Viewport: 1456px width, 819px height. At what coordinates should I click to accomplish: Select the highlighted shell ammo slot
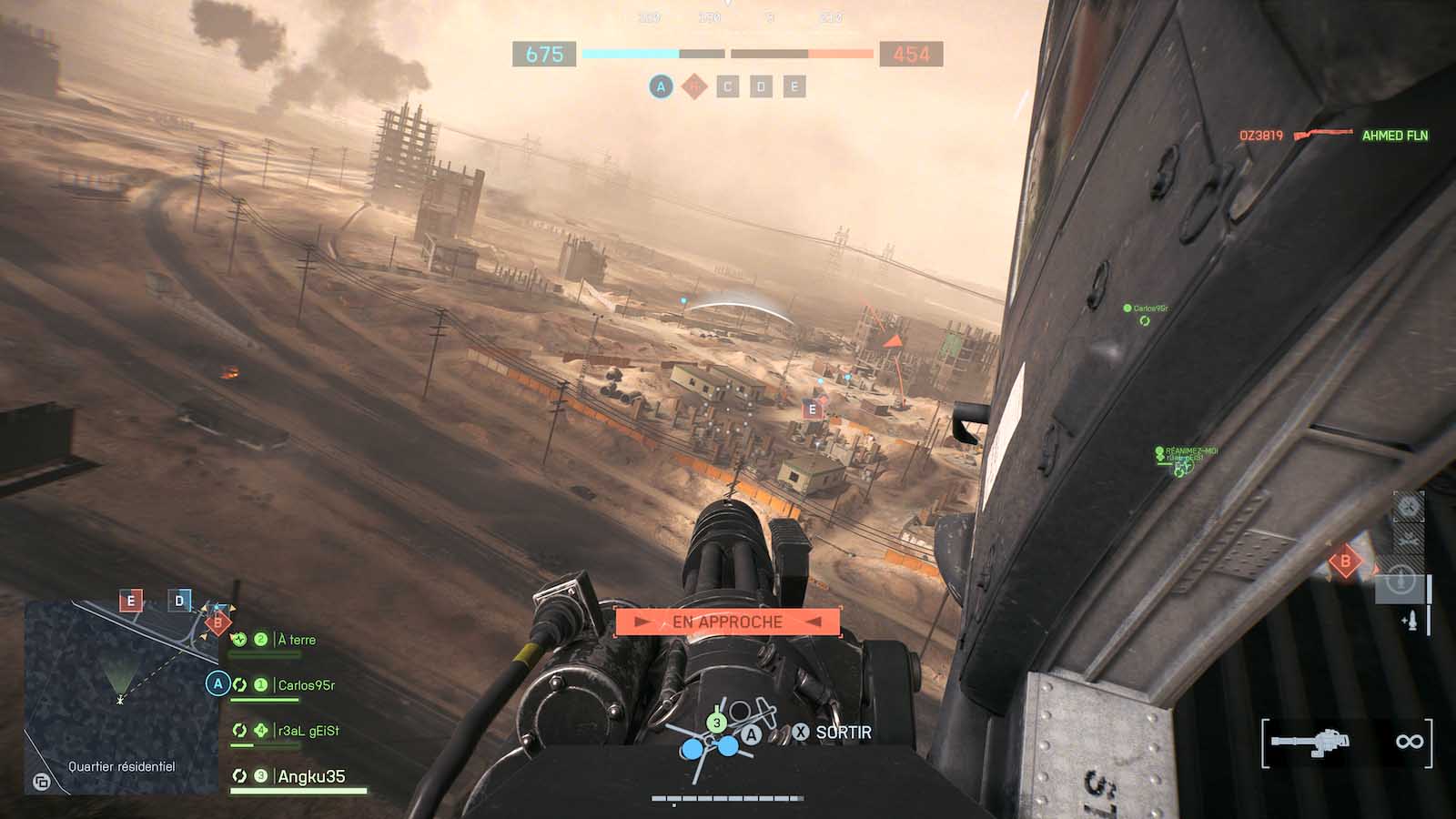click(1400, 580)
